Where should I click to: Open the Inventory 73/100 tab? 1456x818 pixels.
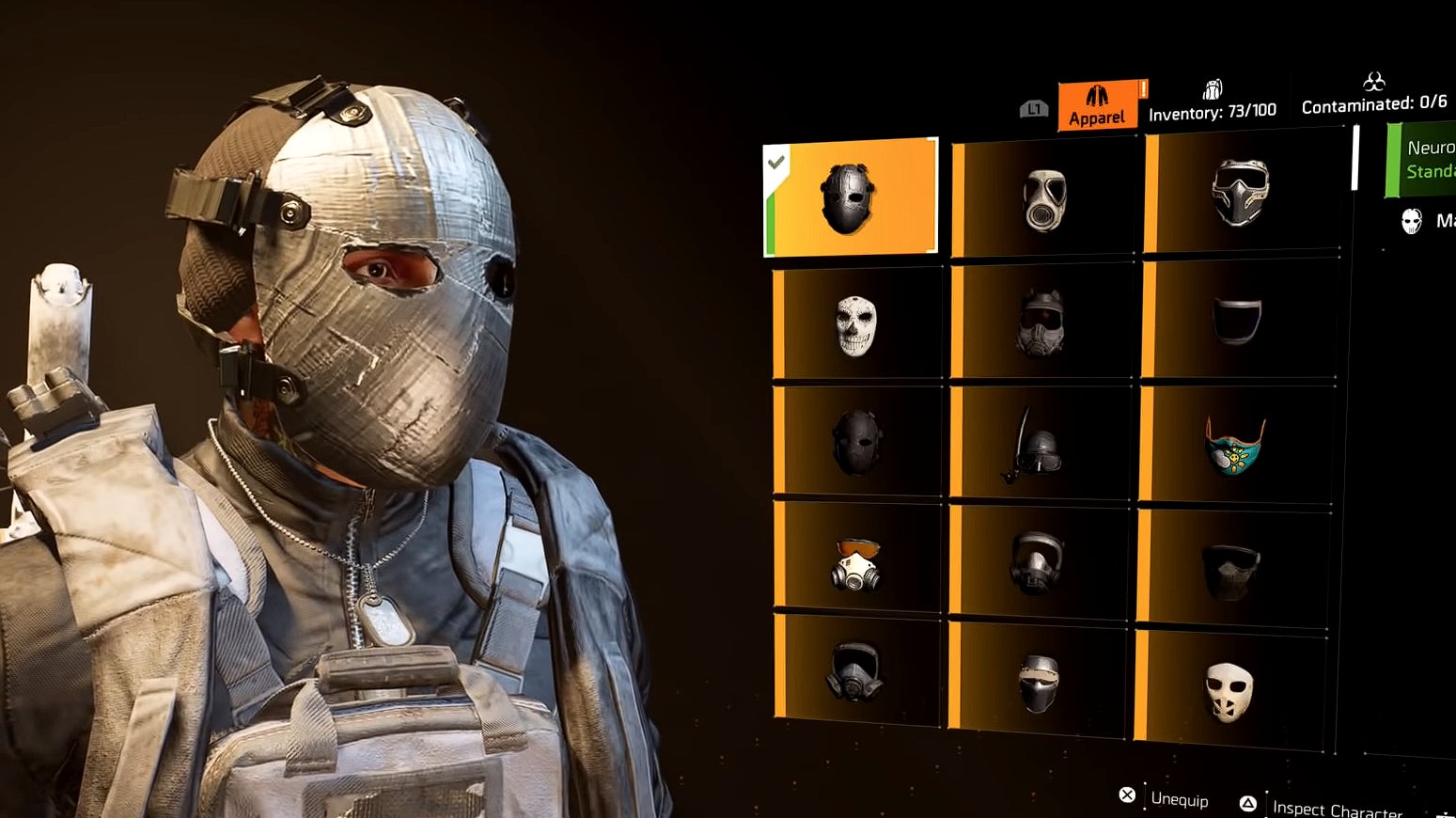pos(1212,102)
